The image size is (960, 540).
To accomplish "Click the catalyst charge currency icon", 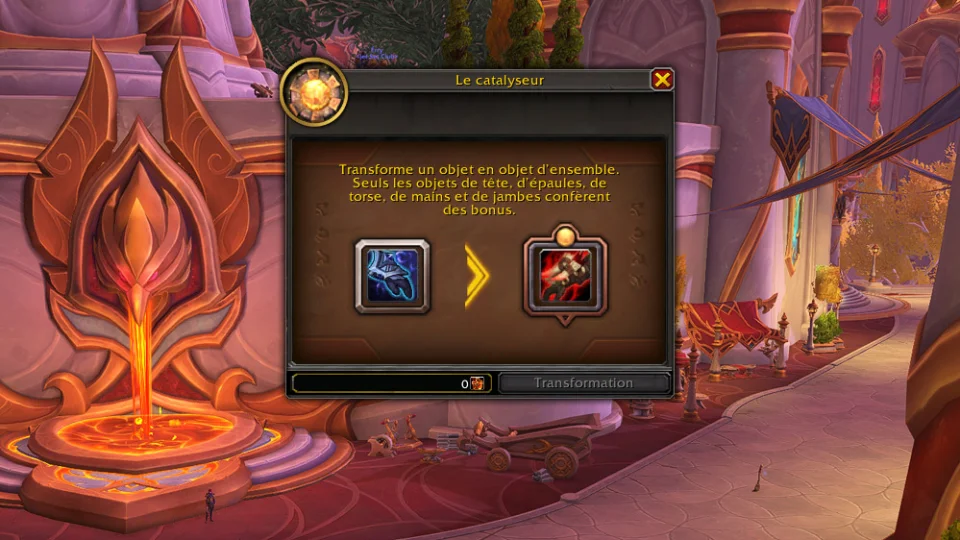I will point(478,384).
